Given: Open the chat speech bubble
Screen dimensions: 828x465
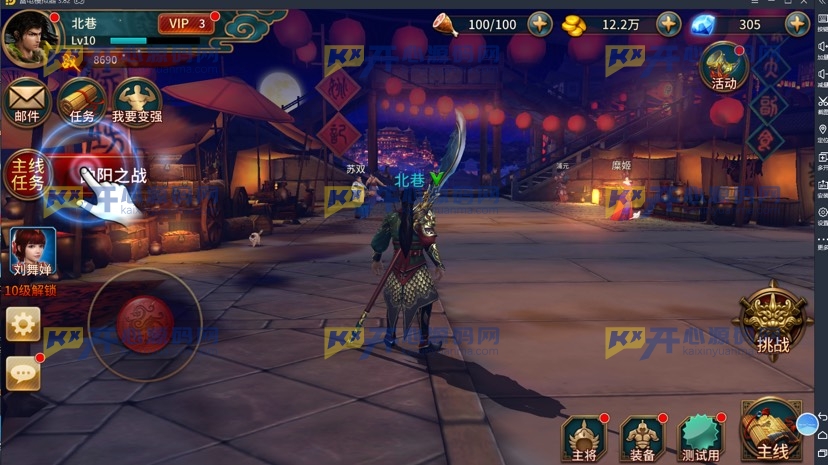Looking at the screenshot, I should click(x=23, y=373).
